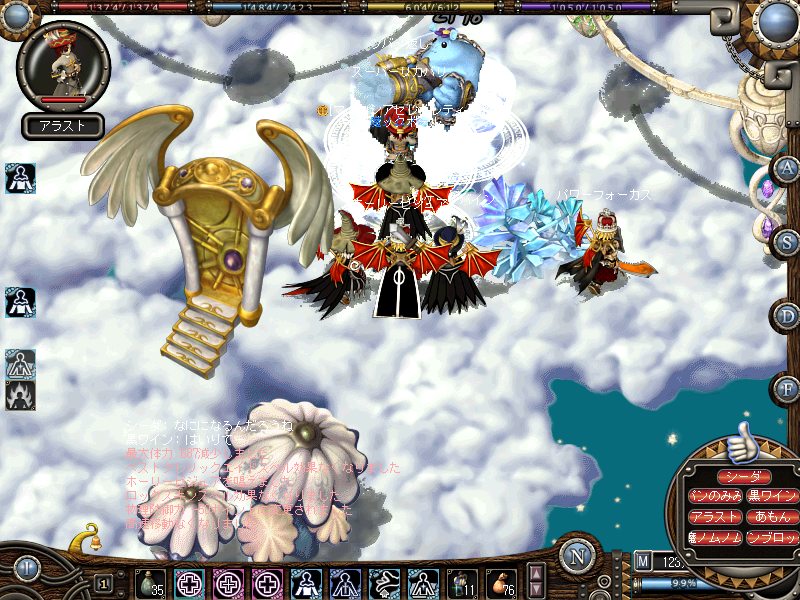Open the round F side button

(x=787, y=387)
